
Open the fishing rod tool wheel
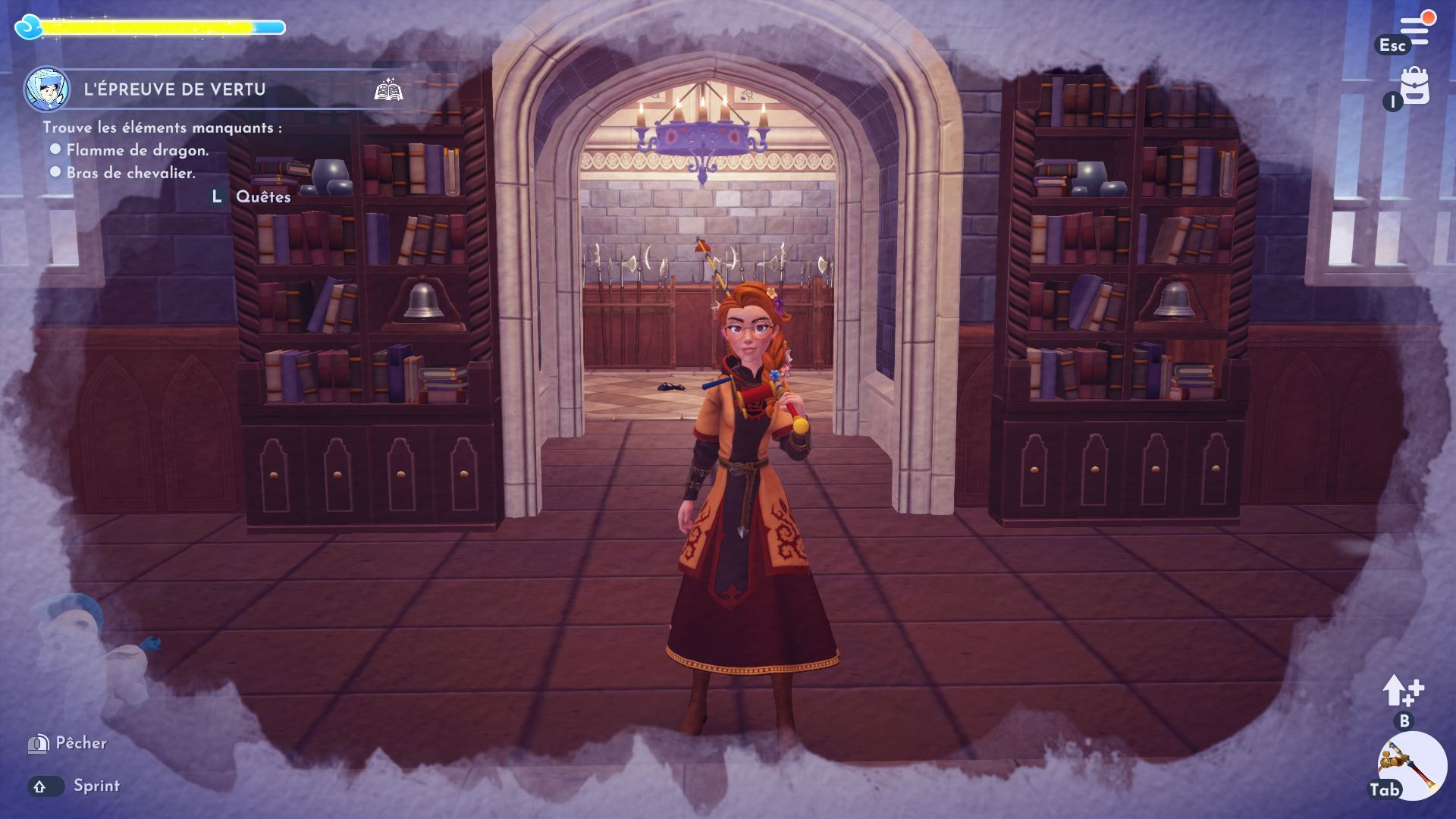coord(1411,766)
